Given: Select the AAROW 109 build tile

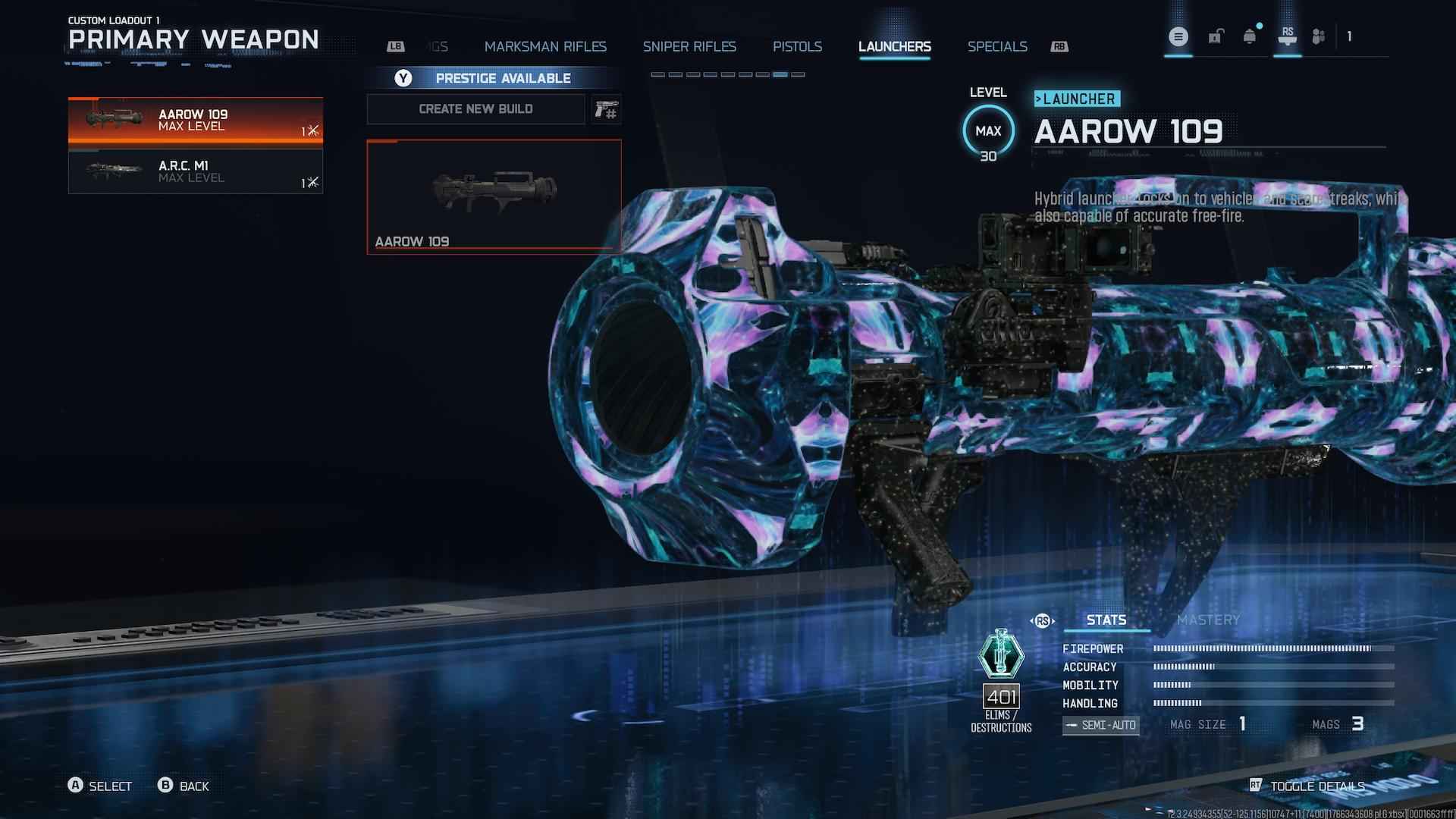Looking at the screenshot, I should (x=494, y=196).
